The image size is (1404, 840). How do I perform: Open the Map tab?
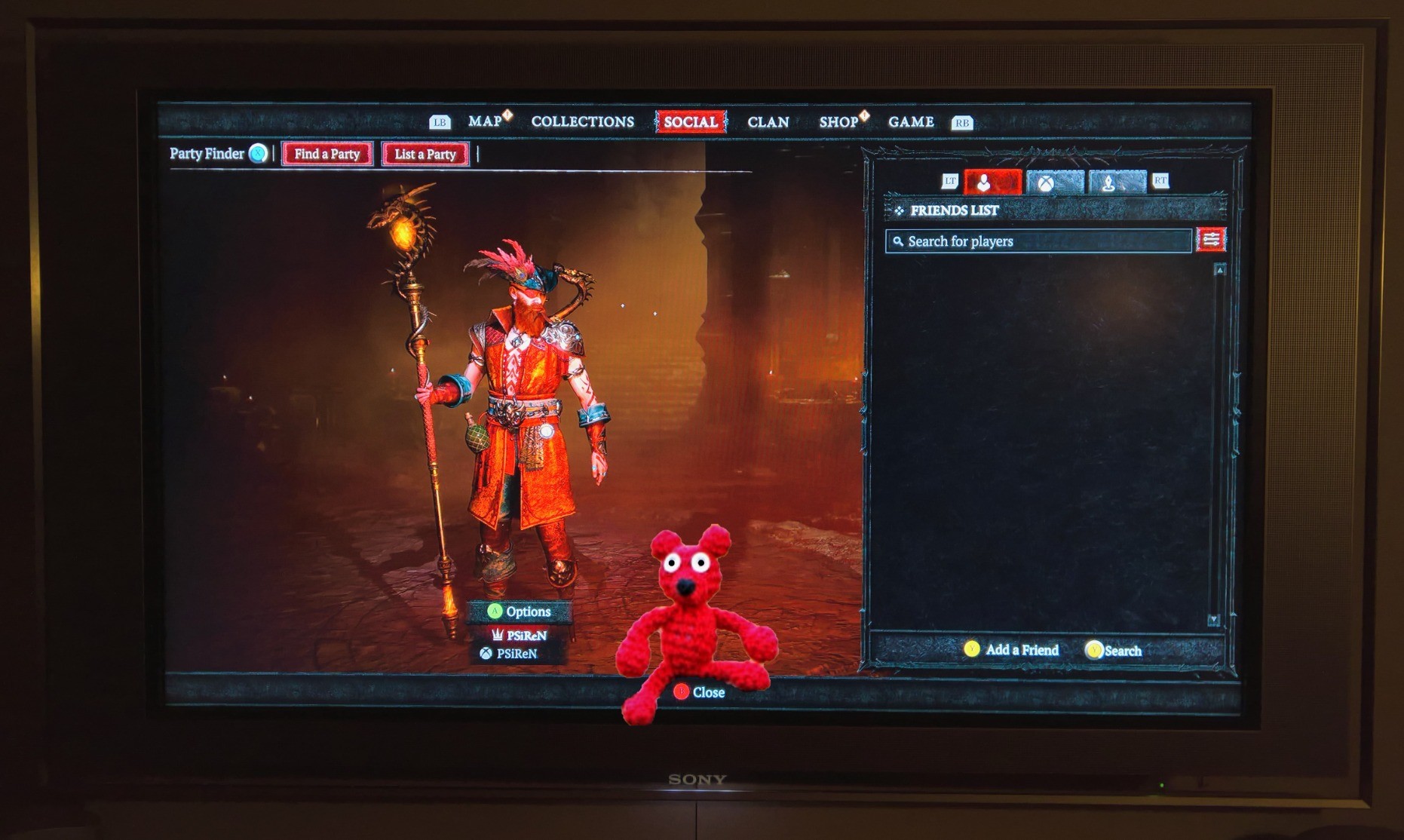(485, 121)
